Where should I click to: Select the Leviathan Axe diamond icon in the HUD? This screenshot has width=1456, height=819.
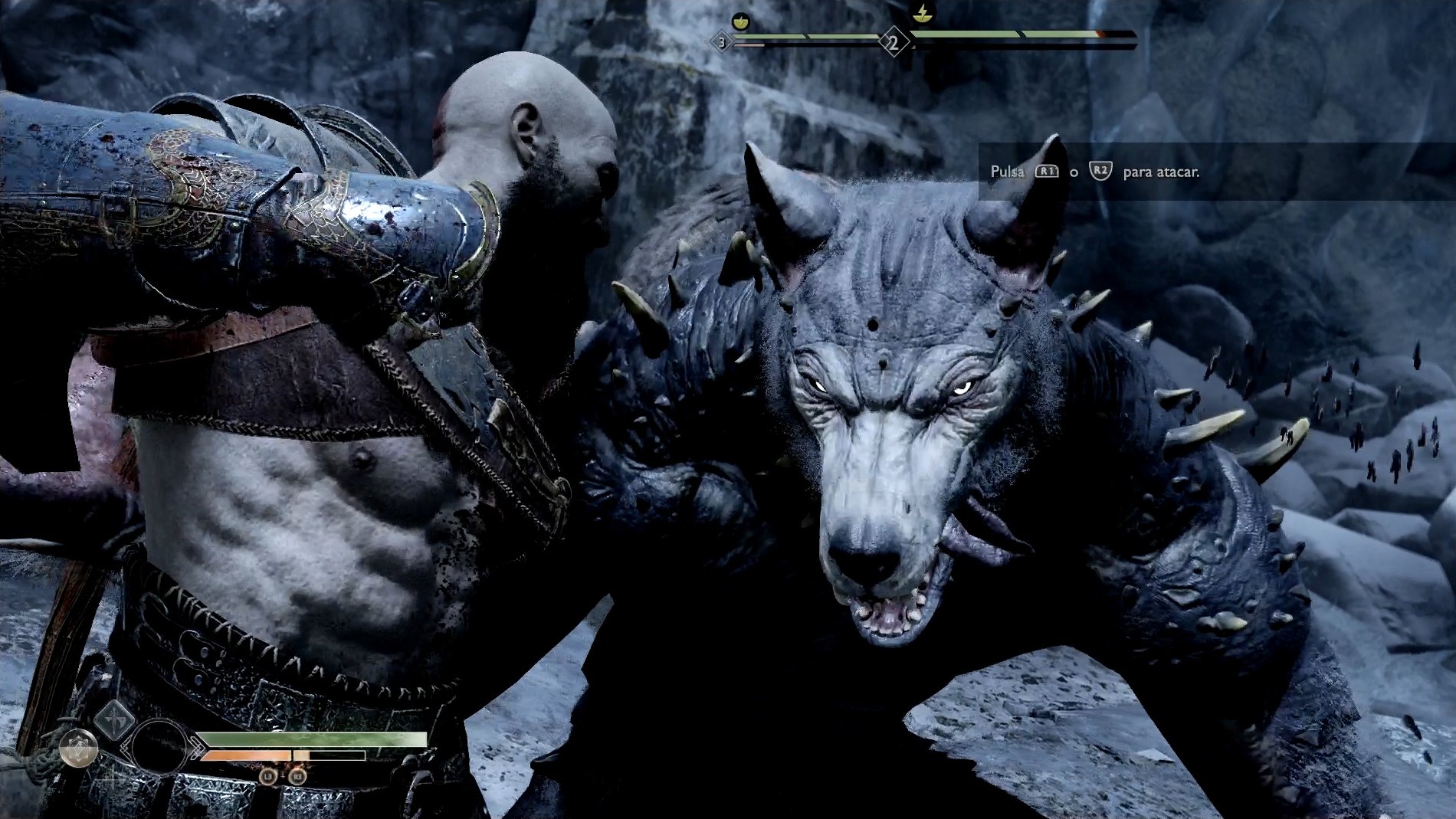pos(113,723)
